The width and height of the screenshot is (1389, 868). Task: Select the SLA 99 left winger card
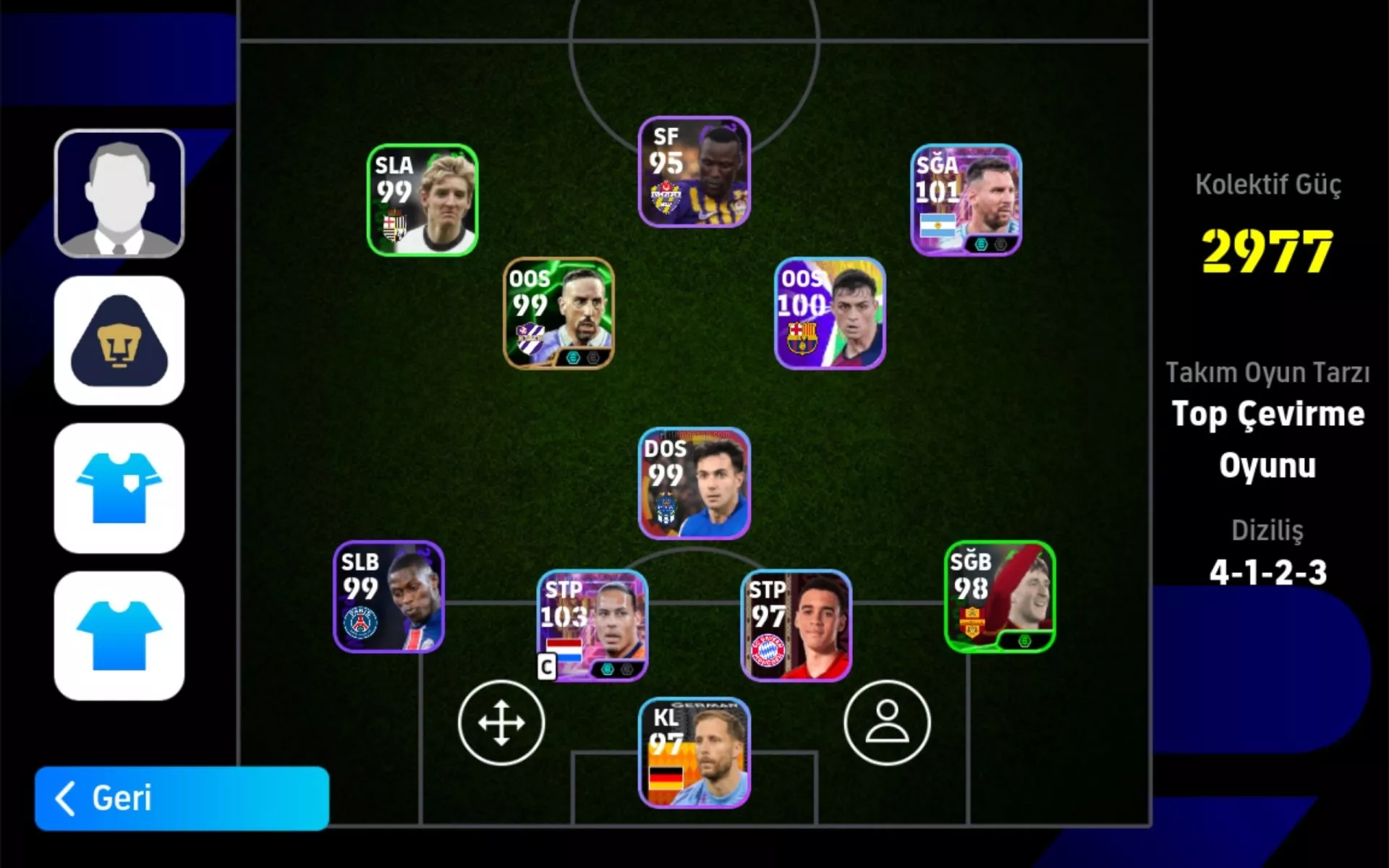coord(422,200)
